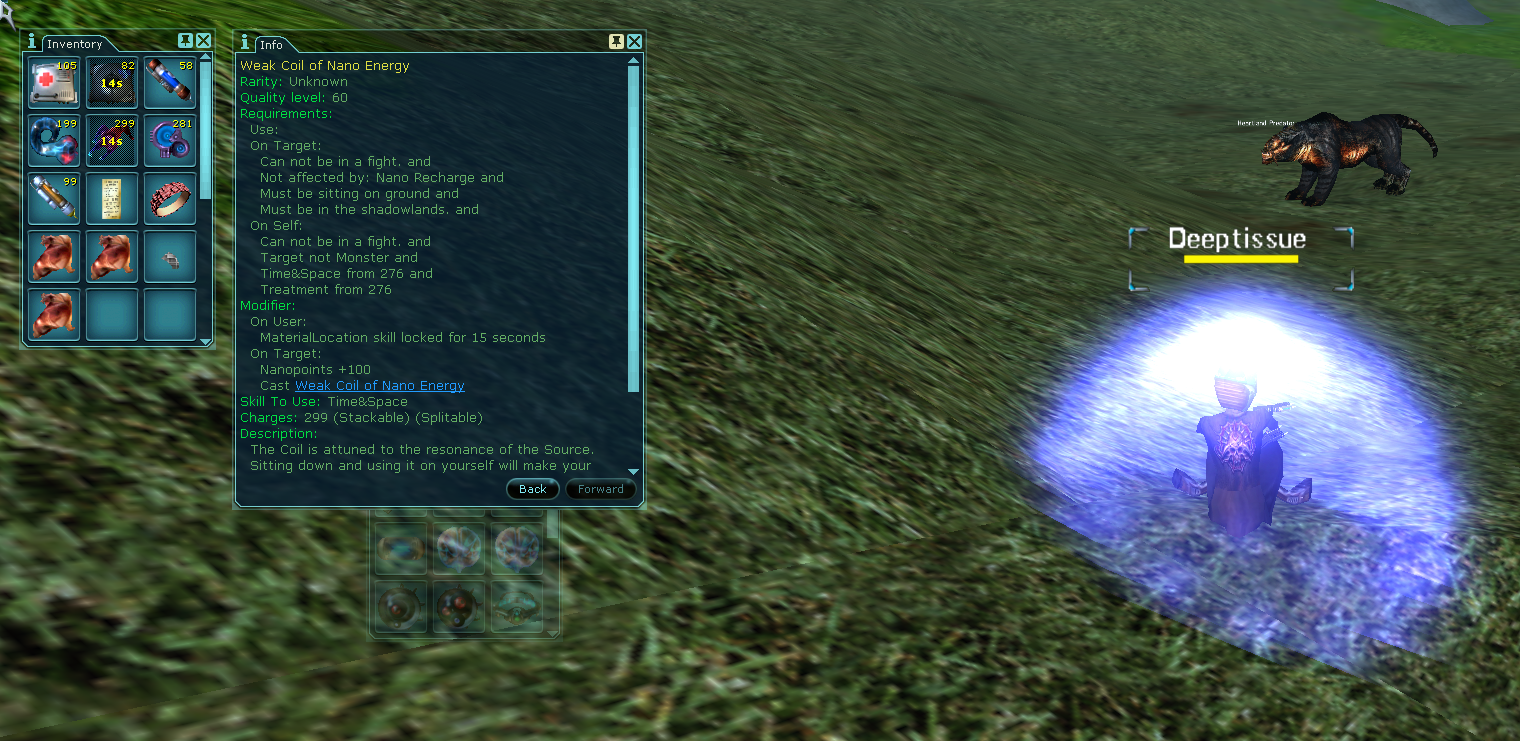1520x741 pixels.
Task: Close the Inventory window
Action: pos(204,41)
